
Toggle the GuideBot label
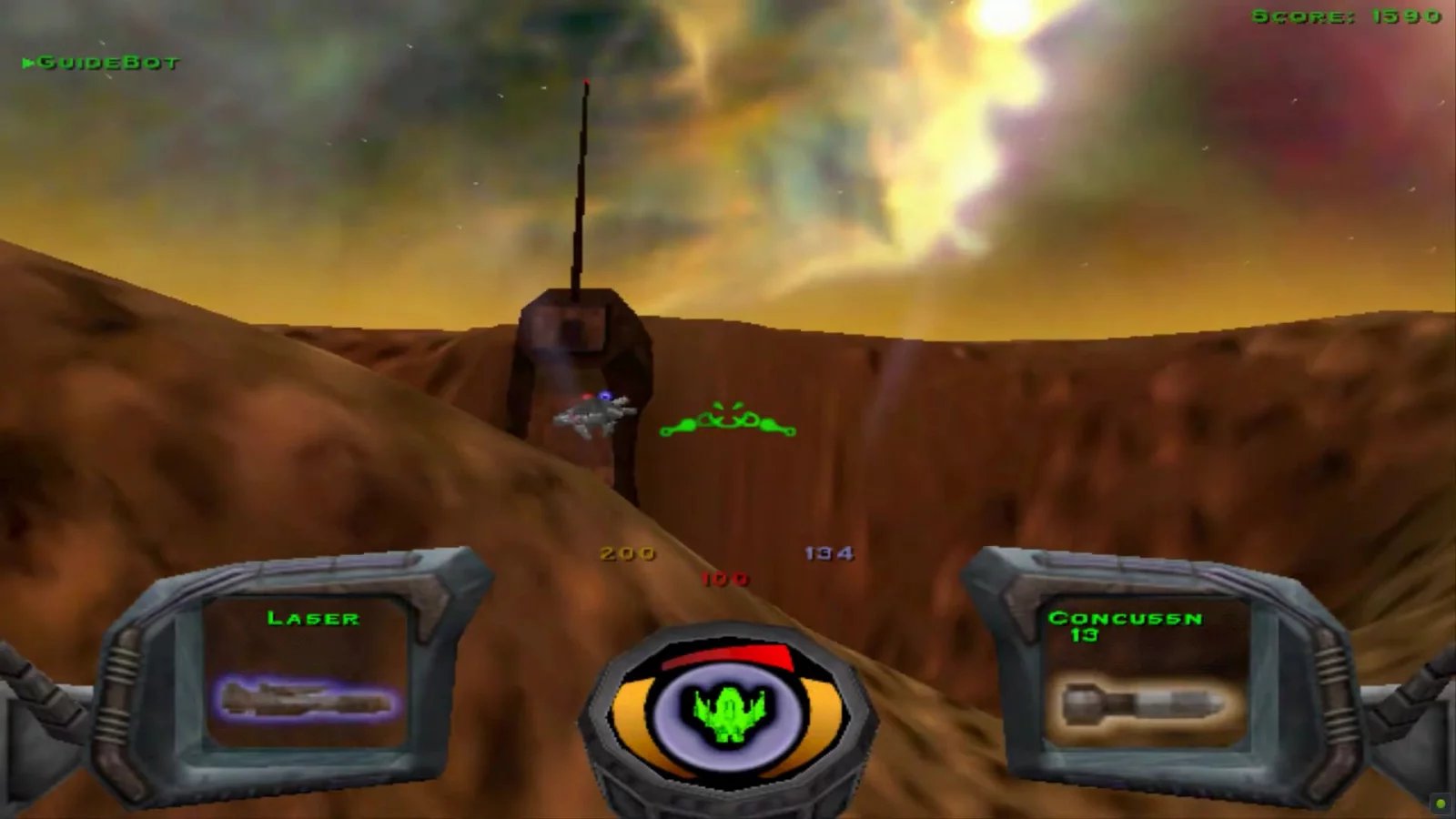click(109, 62)
